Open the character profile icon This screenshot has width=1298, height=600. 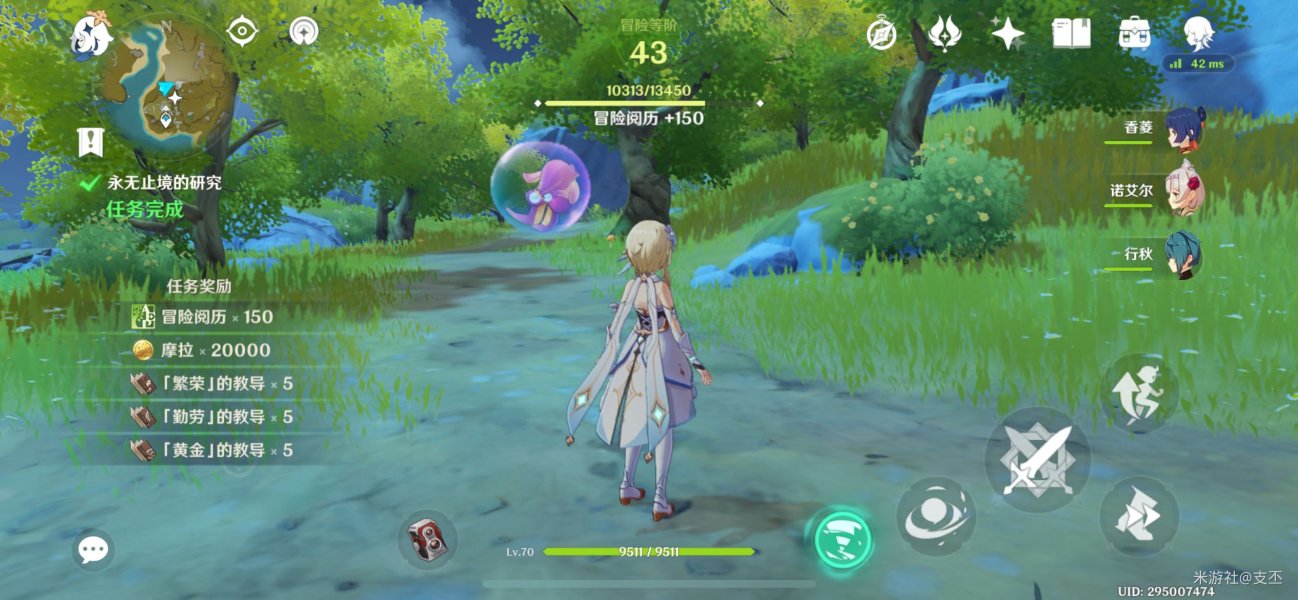(1198, 34)
